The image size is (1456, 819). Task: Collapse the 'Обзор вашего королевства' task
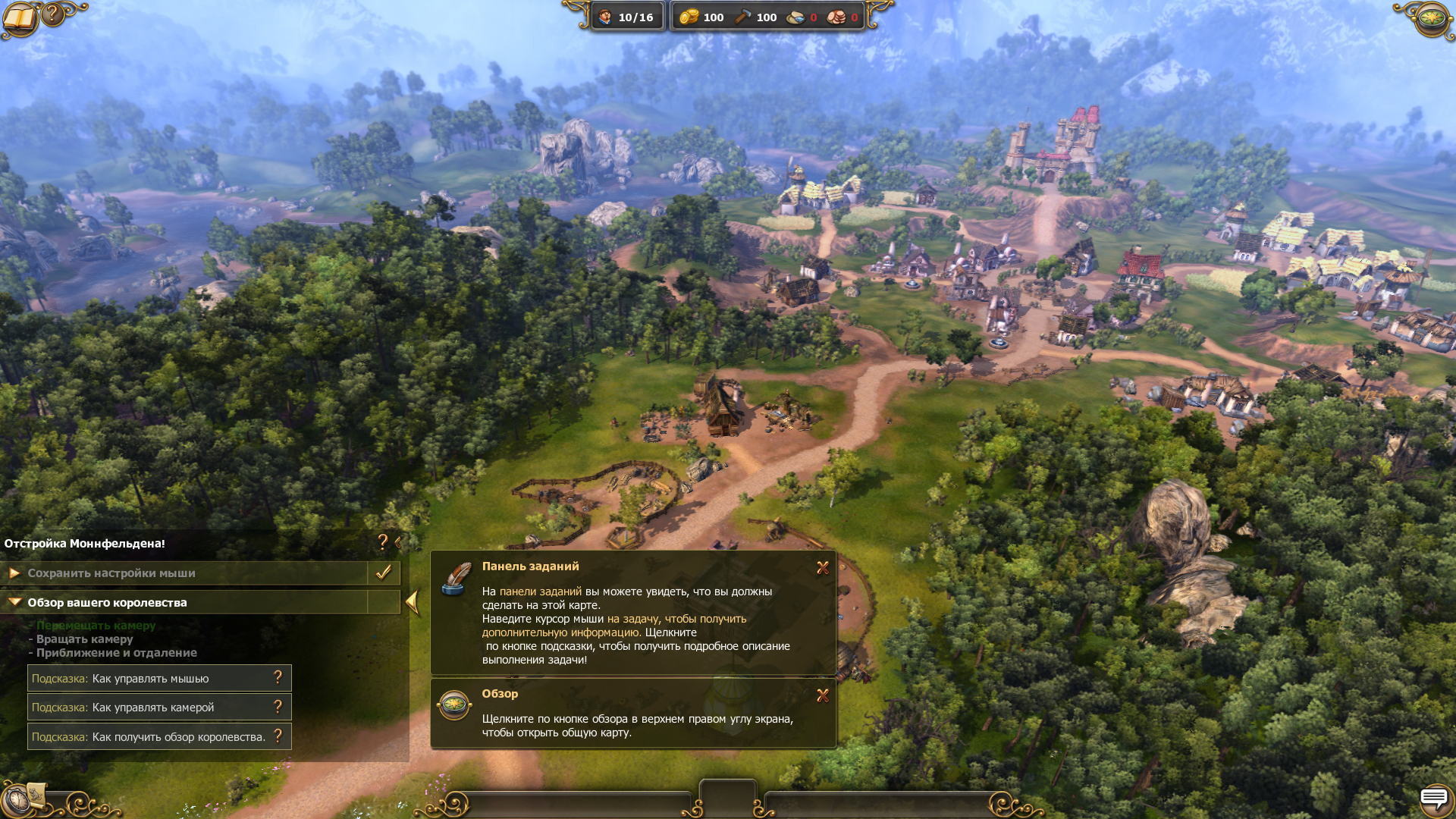point(14,602)
